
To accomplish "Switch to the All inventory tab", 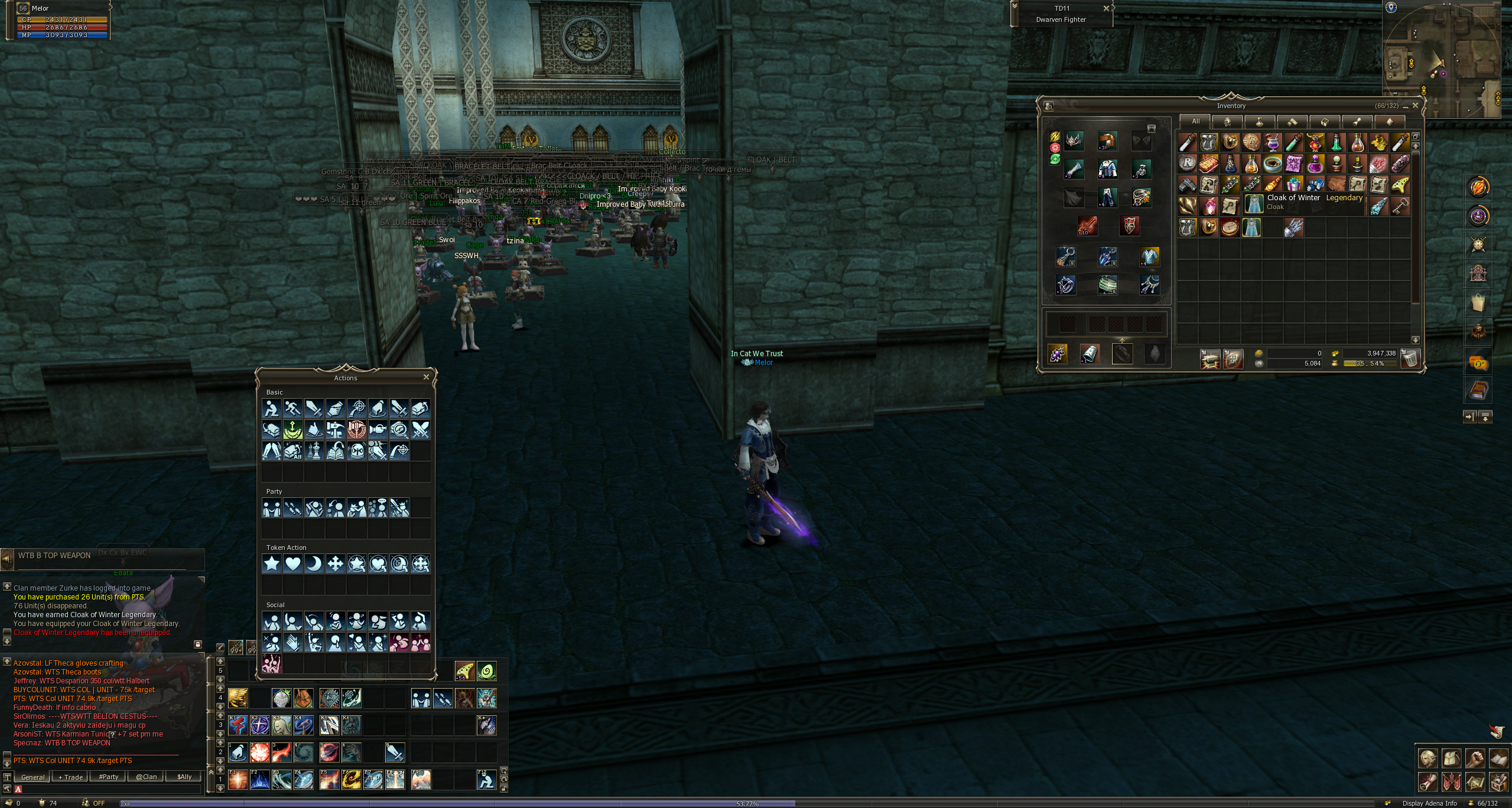I will tap(1195, 122).
